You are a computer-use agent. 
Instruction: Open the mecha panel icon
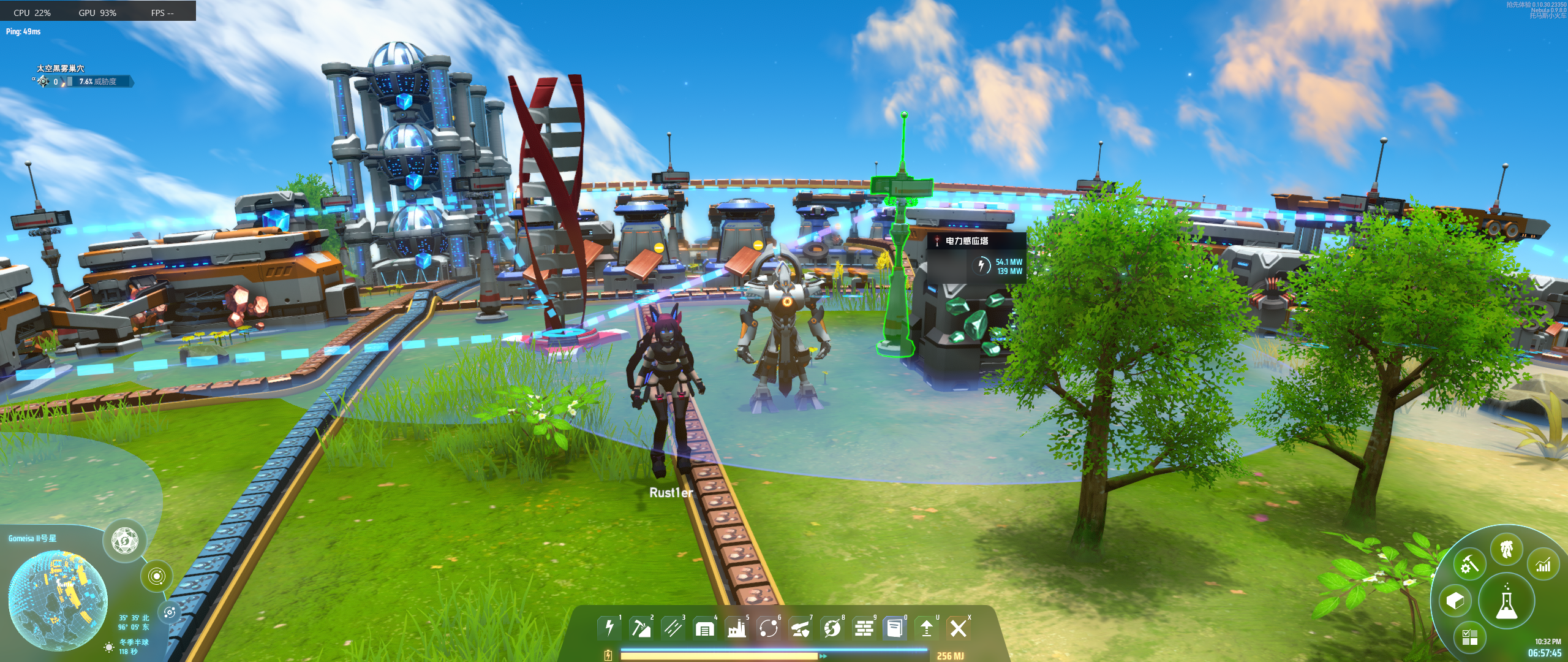(1507, 548)
